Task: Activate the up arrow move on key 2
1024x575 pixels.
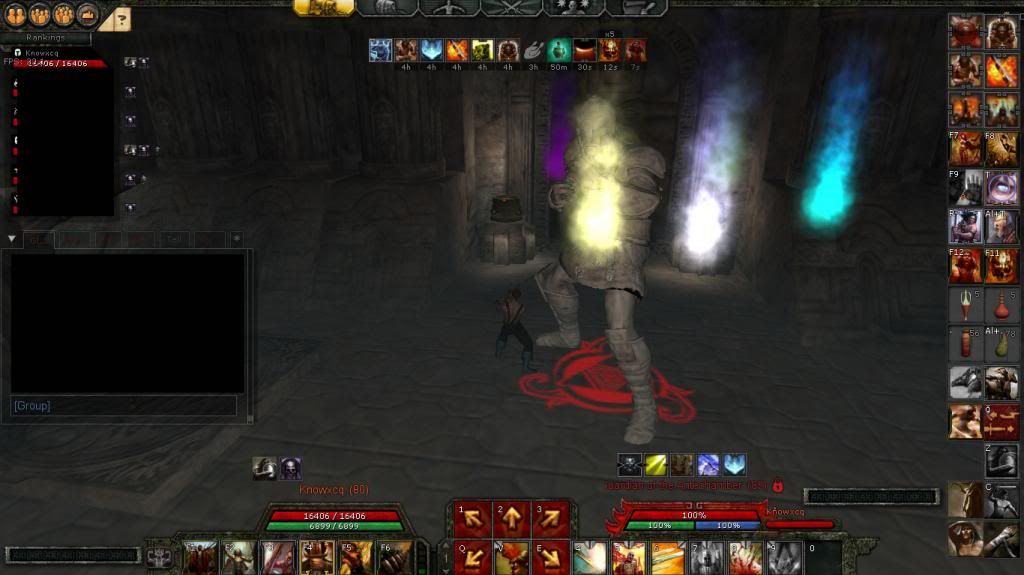Action: coord(510,518)
